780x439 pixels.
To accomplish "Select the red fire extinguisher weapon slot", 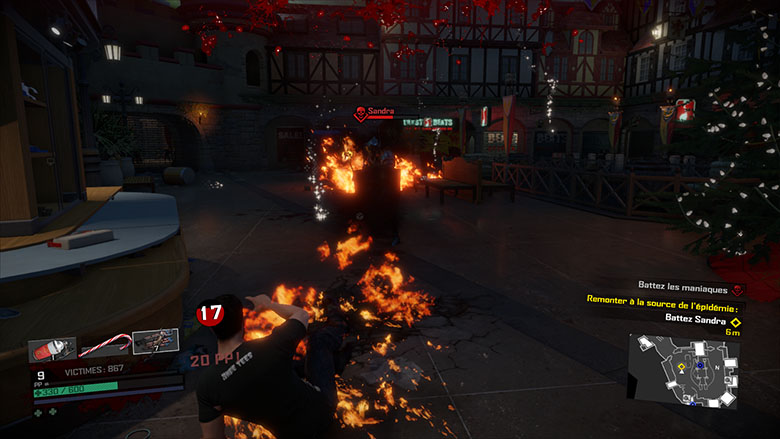I will click(x=52, y=351).
